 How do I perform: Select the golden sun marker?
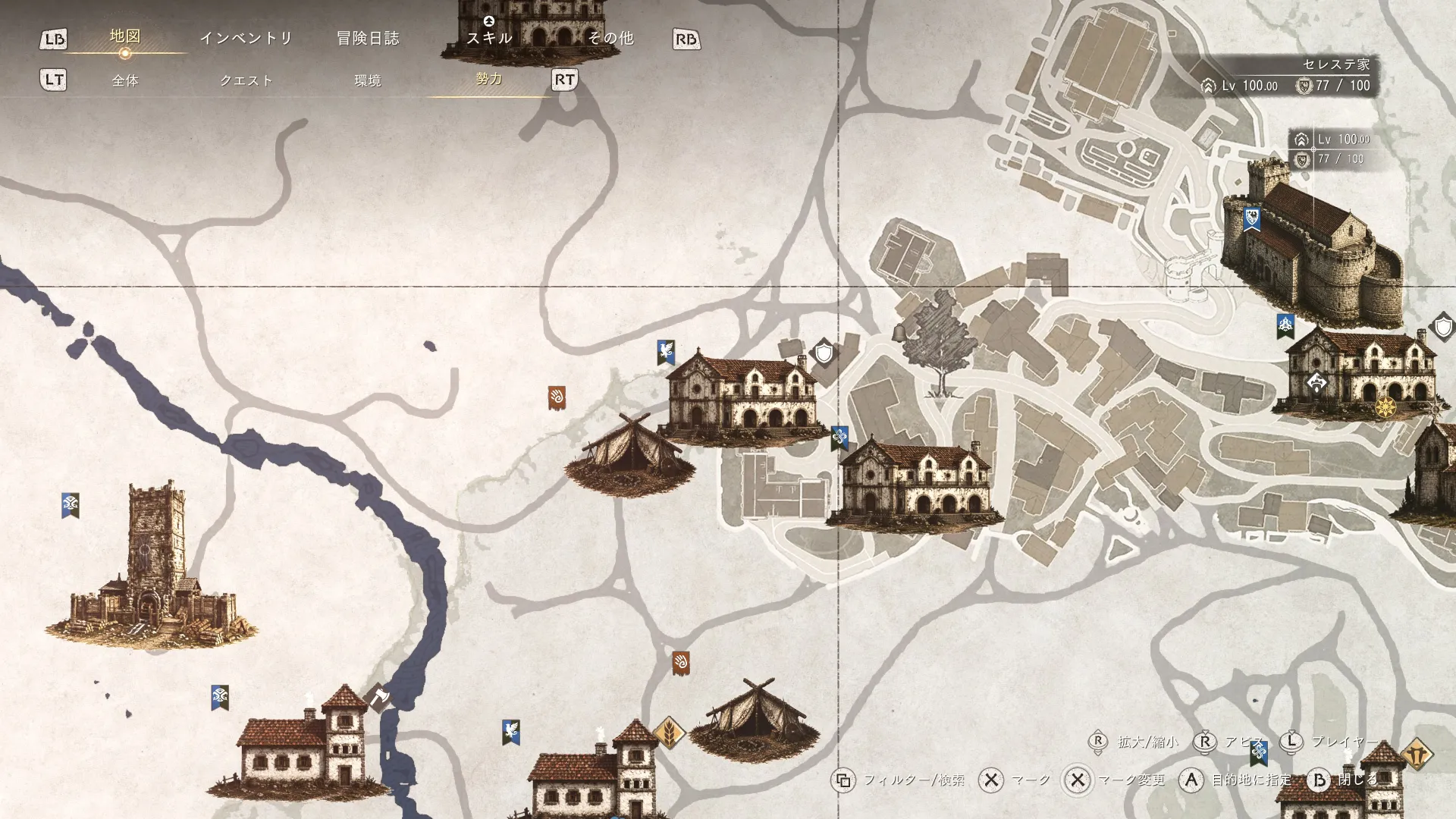coord(1385,406)
